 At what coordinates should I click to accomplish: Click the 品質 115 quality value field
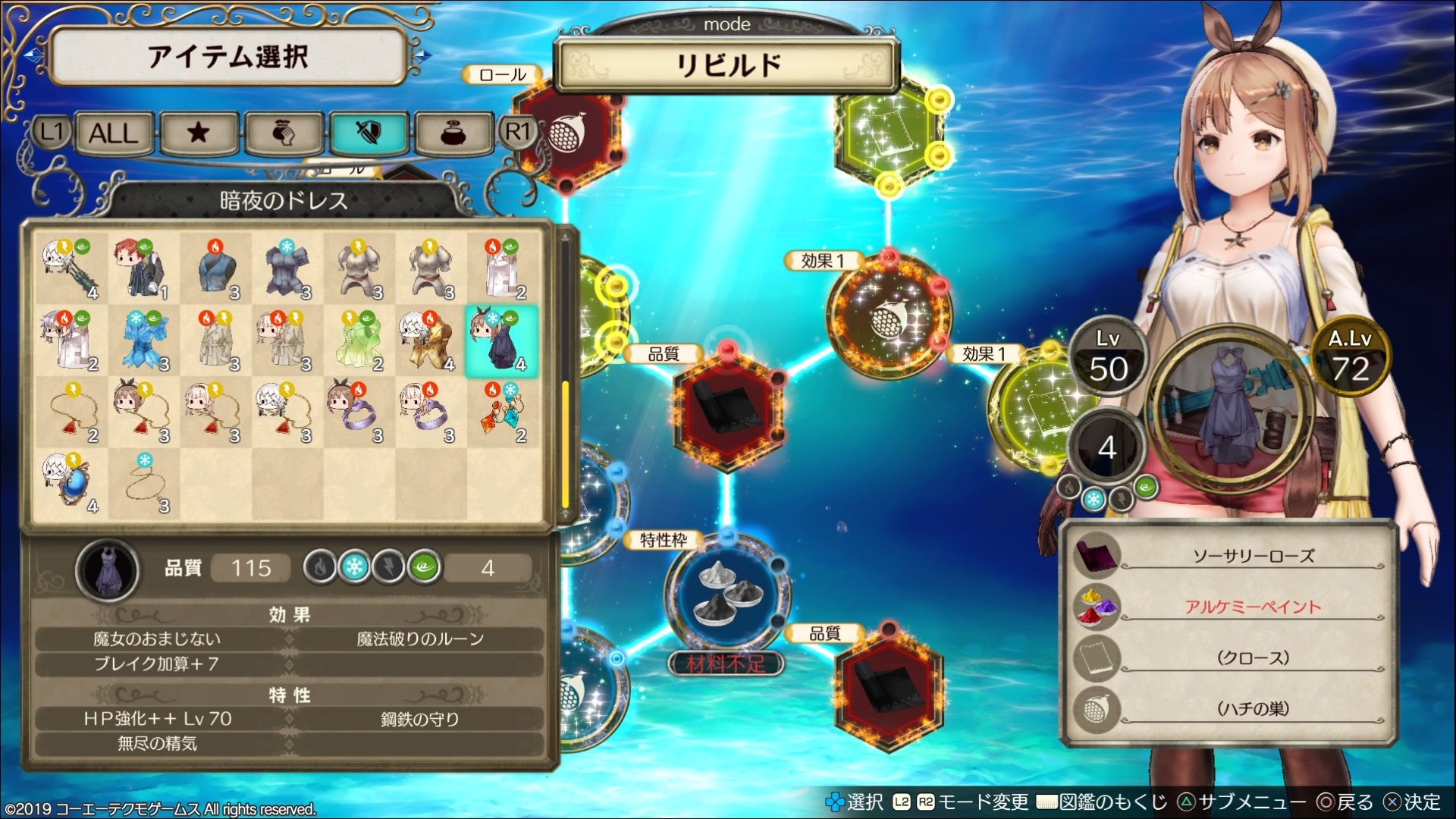point(250,568)
